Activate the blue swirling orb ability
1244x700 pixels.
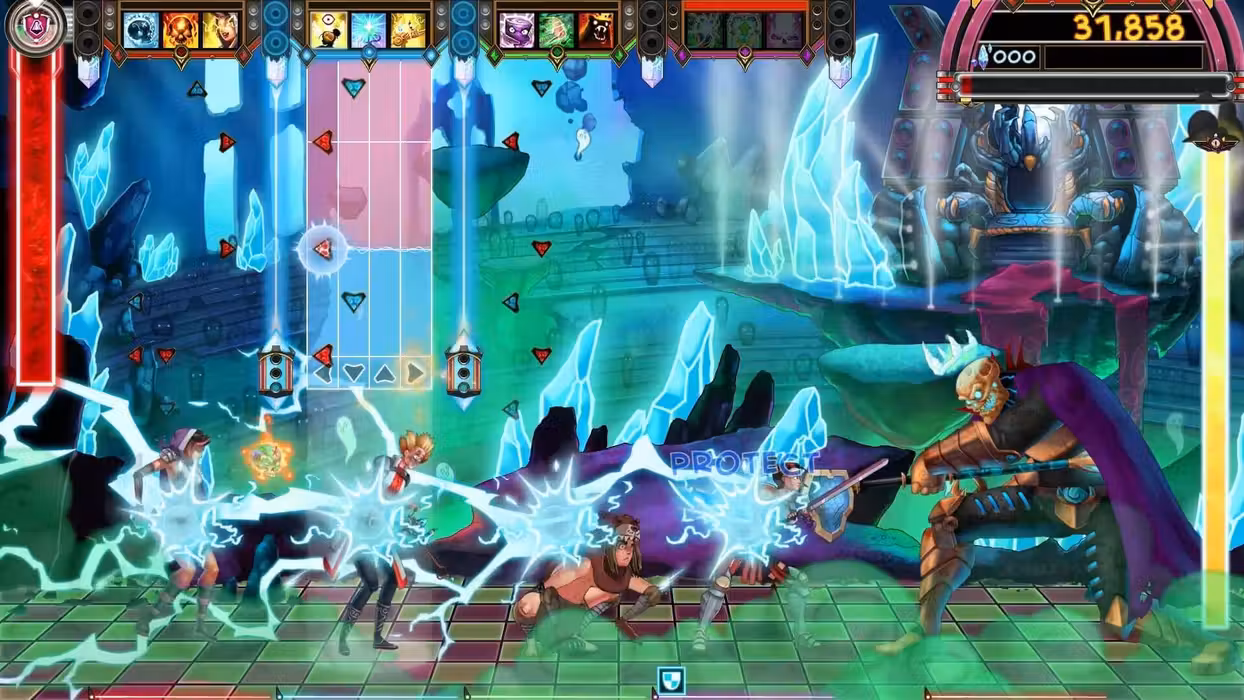coord(141,30)
